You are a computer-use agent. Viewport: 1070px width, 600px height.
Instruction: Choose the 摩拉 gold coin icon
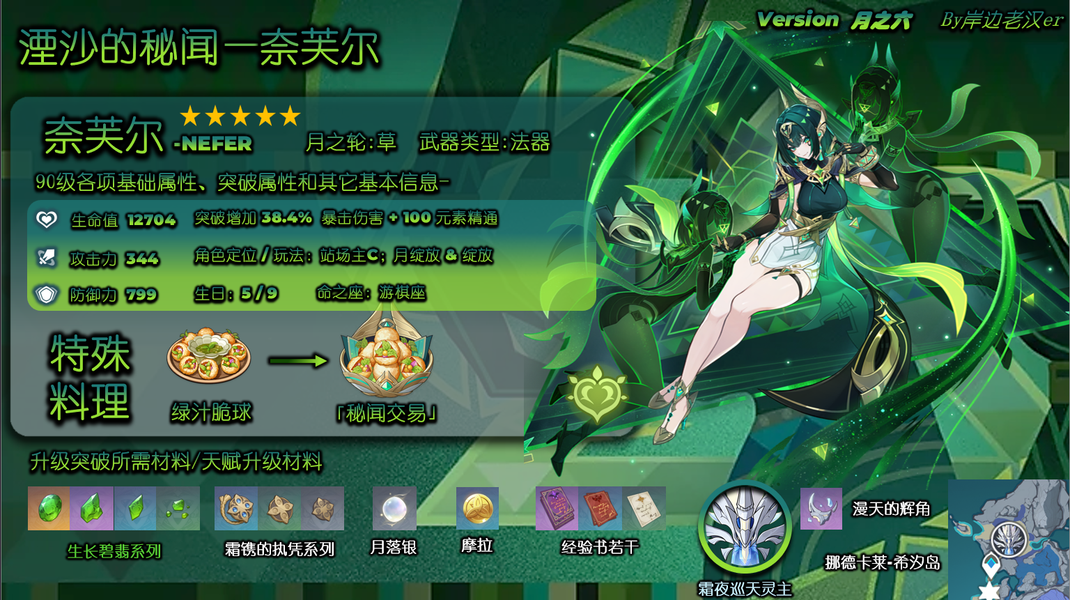pos(477,508)
